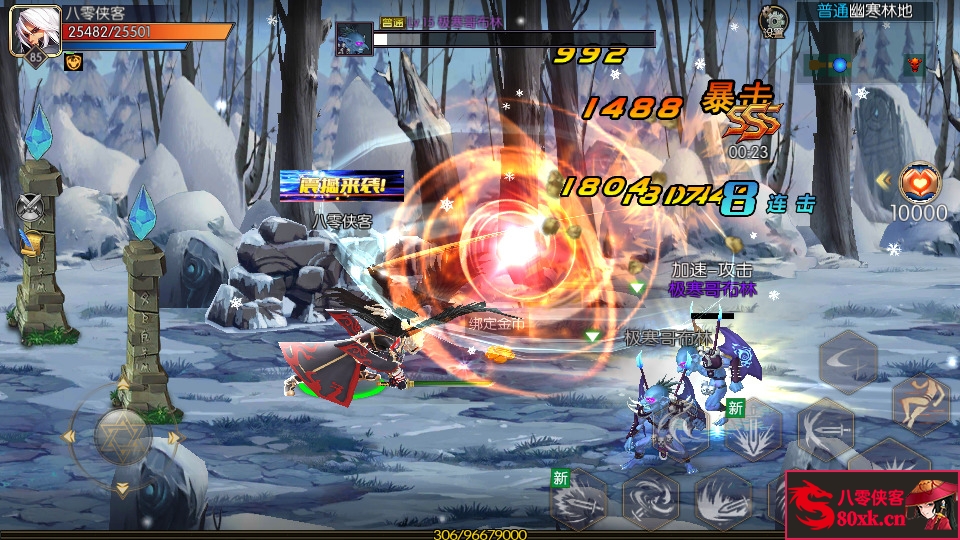Open the scroll and quill icon
960x540 pixels.
pos(30,241)
